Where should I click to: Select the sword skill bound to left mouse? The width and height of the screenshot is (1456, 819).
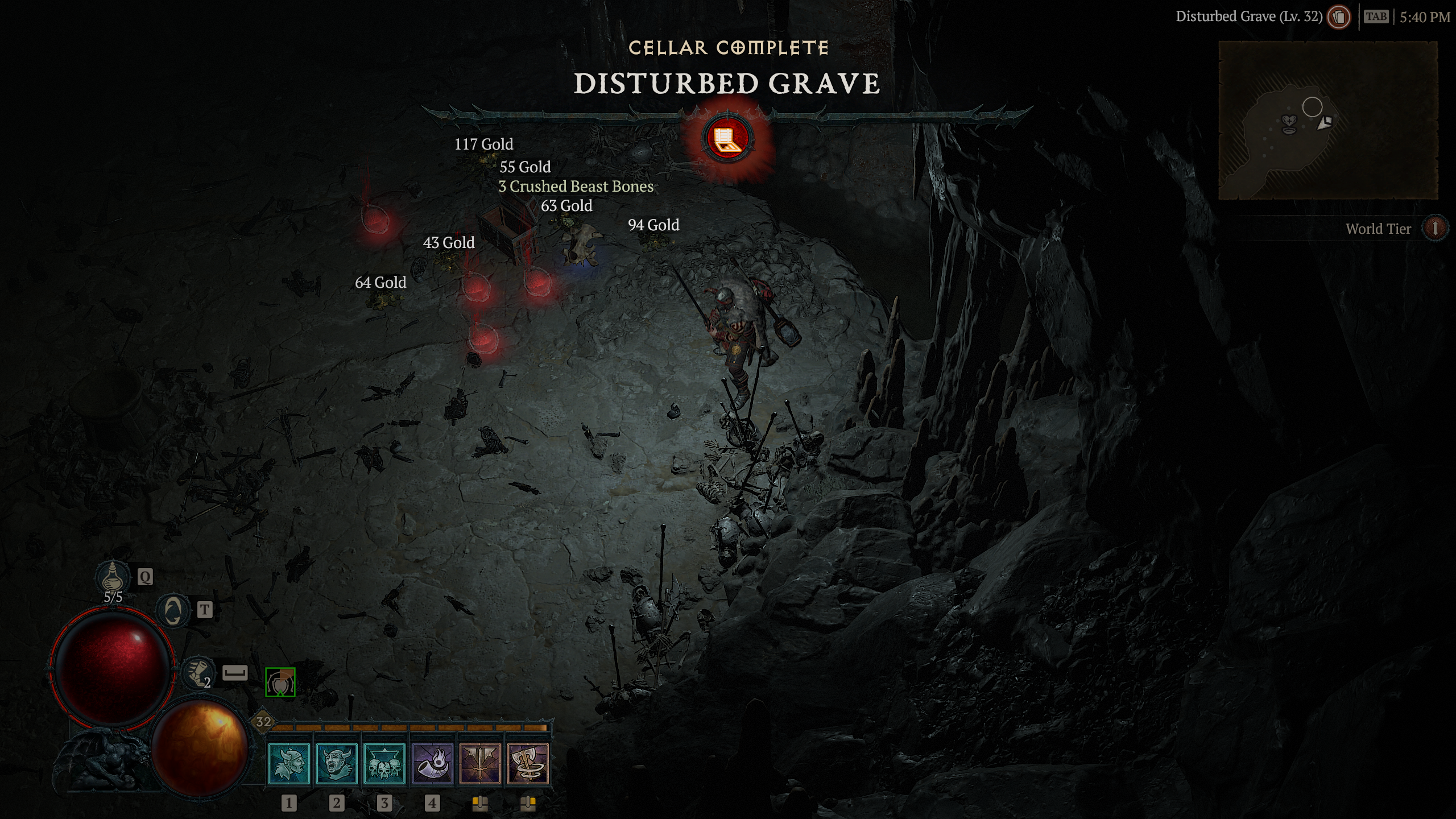pos(479,765)
